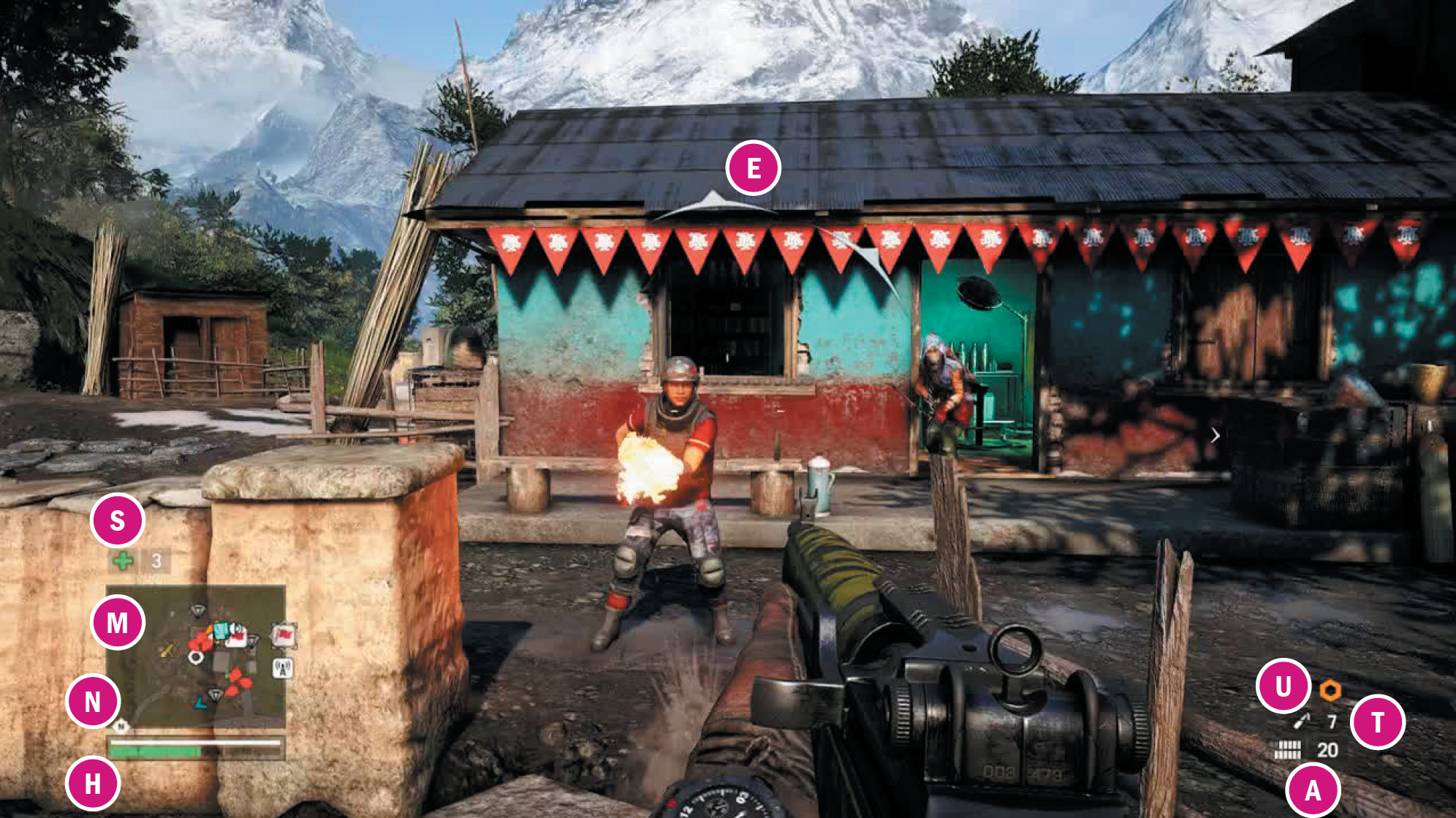Click the green medical cross healing icon
This screenshot has width=1456, height=818.
tap(123, 561)
